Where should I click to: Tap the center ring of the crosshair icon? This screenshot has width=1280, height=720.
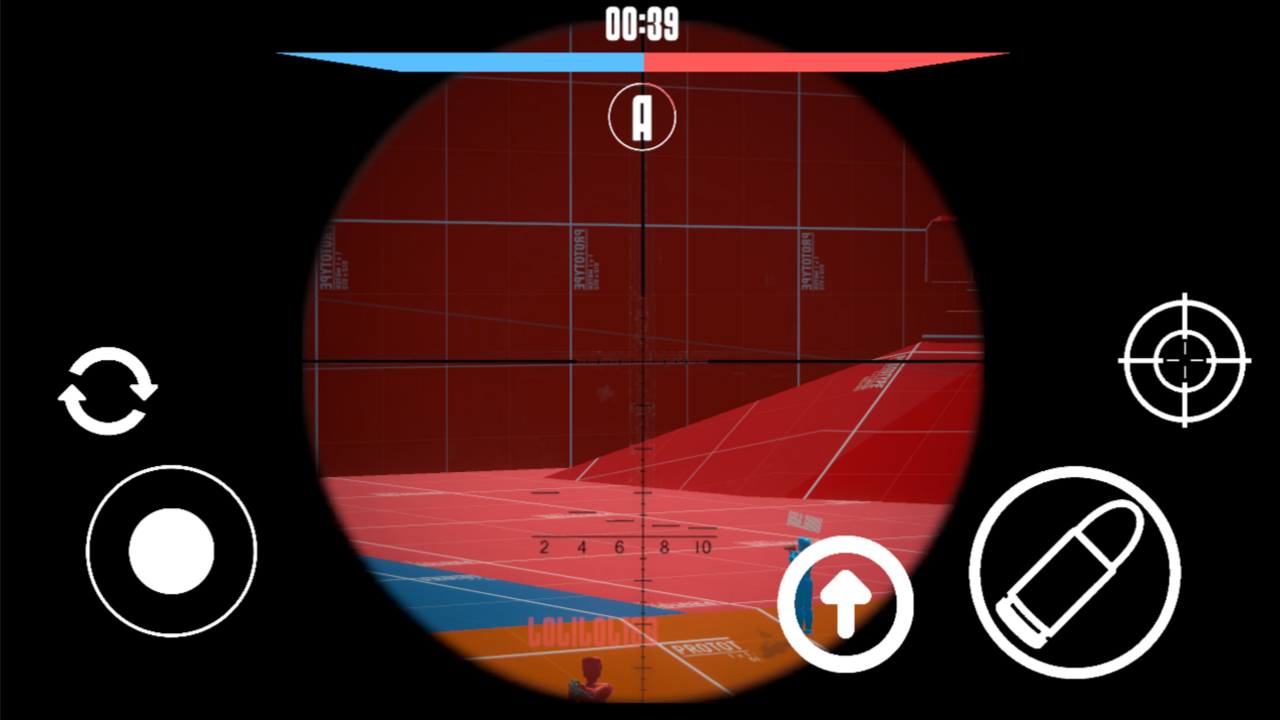tap(1184, 360)
